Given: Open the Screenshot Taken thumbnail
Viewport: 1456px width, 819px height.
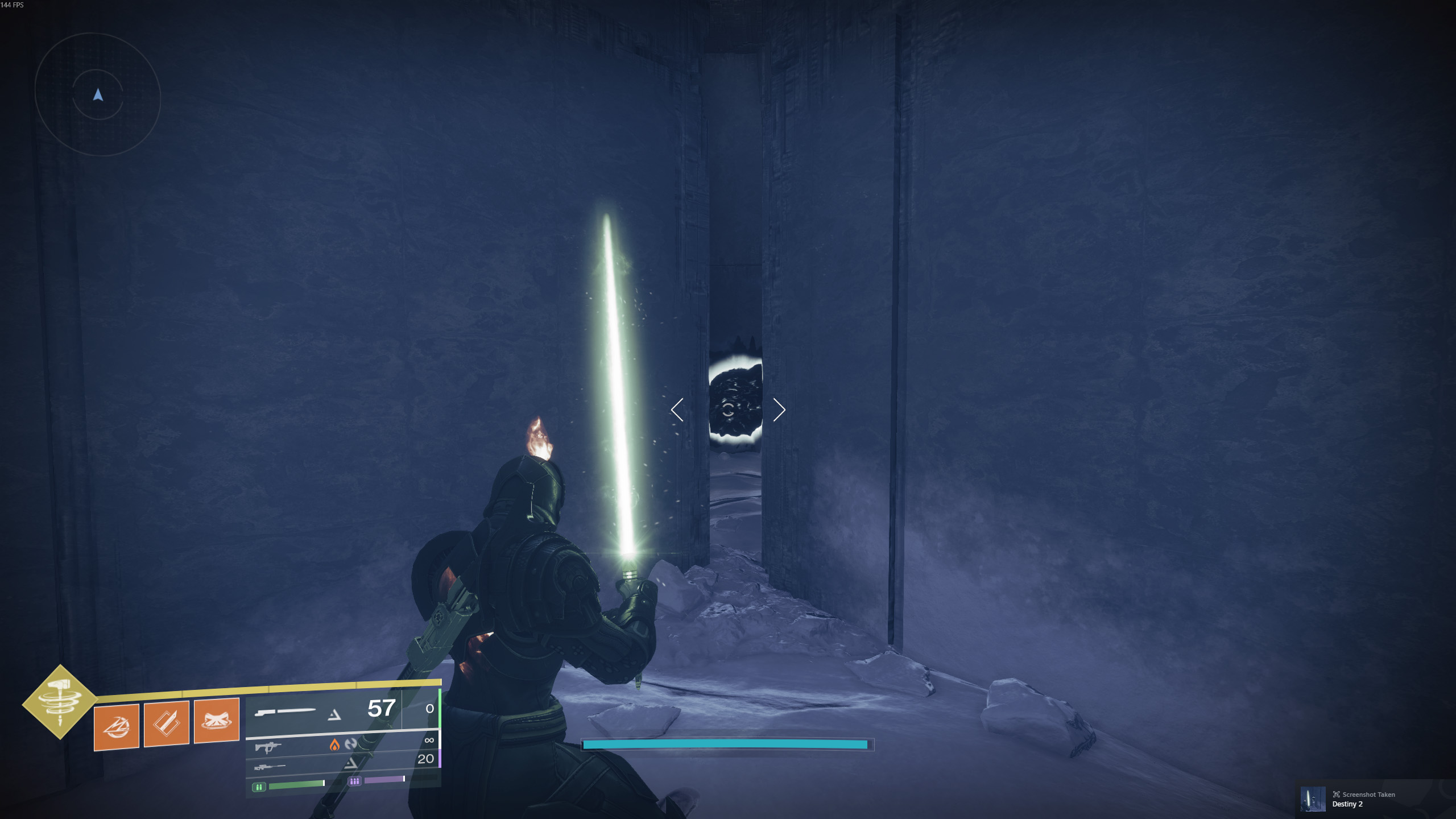Looking at the screenshot, I should click(1313, 799).
